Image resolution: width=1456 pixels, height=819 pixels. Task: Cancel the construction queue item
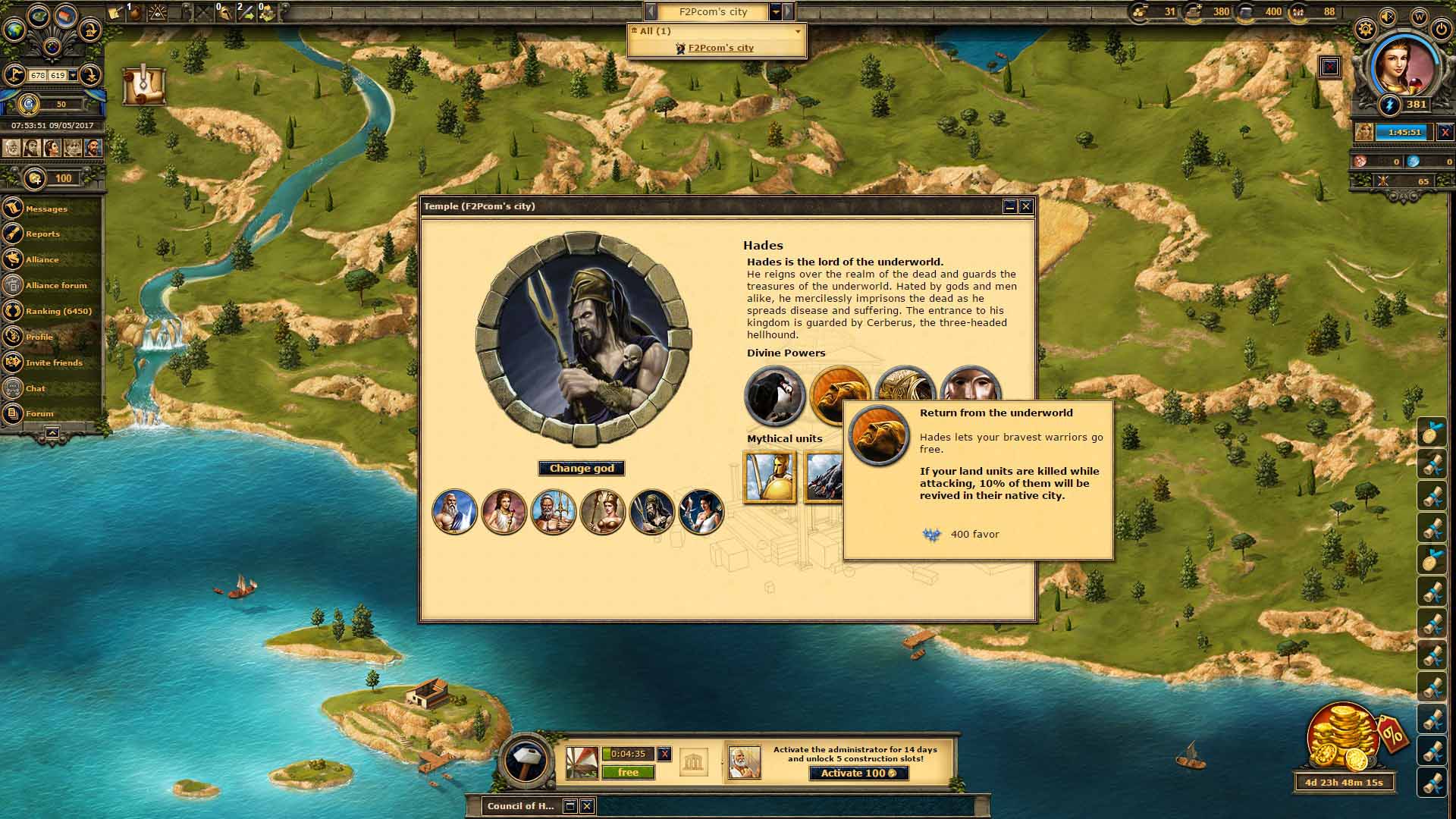coord(664,754)
